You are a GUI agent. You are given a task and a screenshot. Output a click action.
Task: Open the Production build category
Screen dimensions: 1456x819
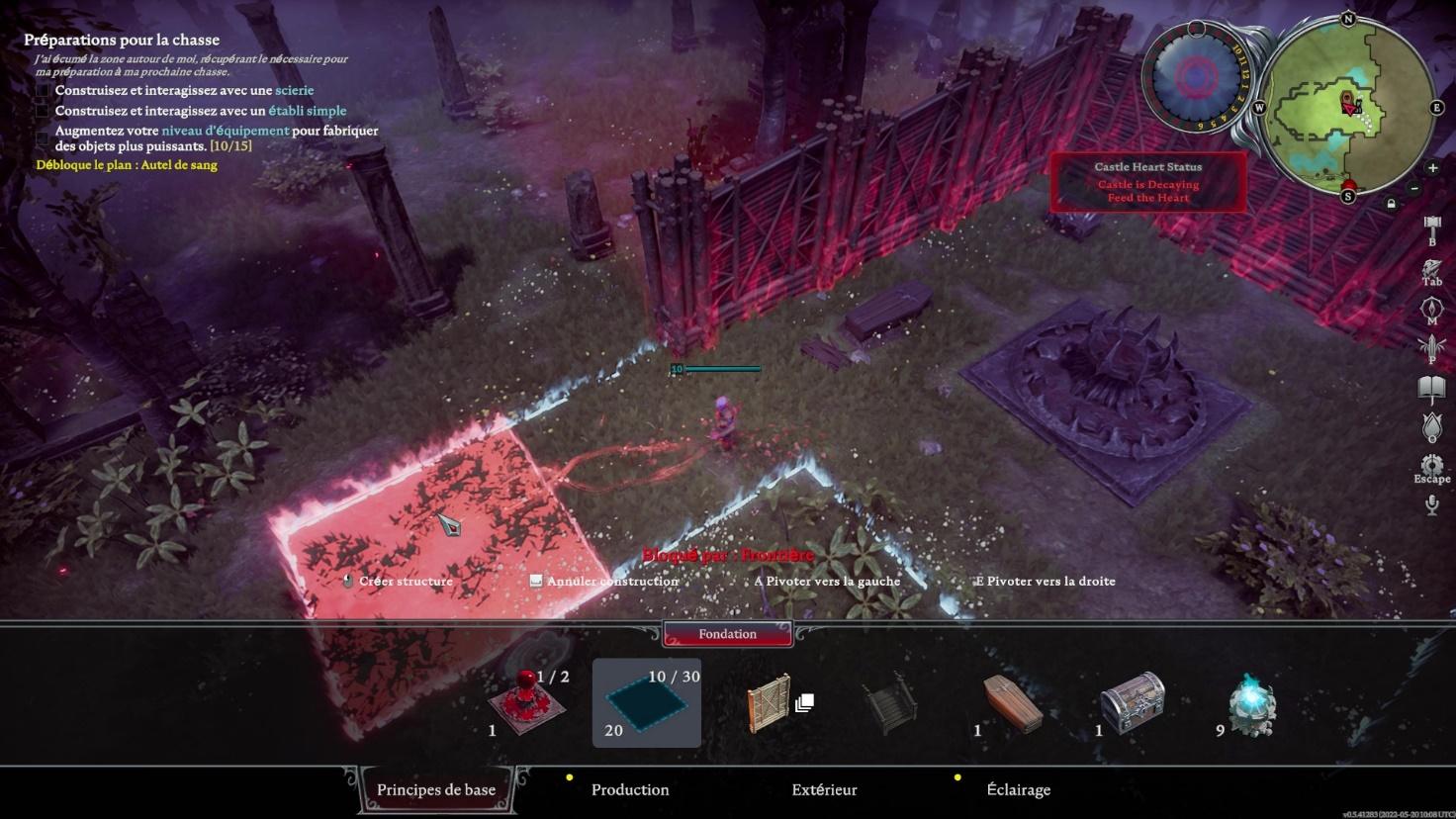click(x=630, y=789)
